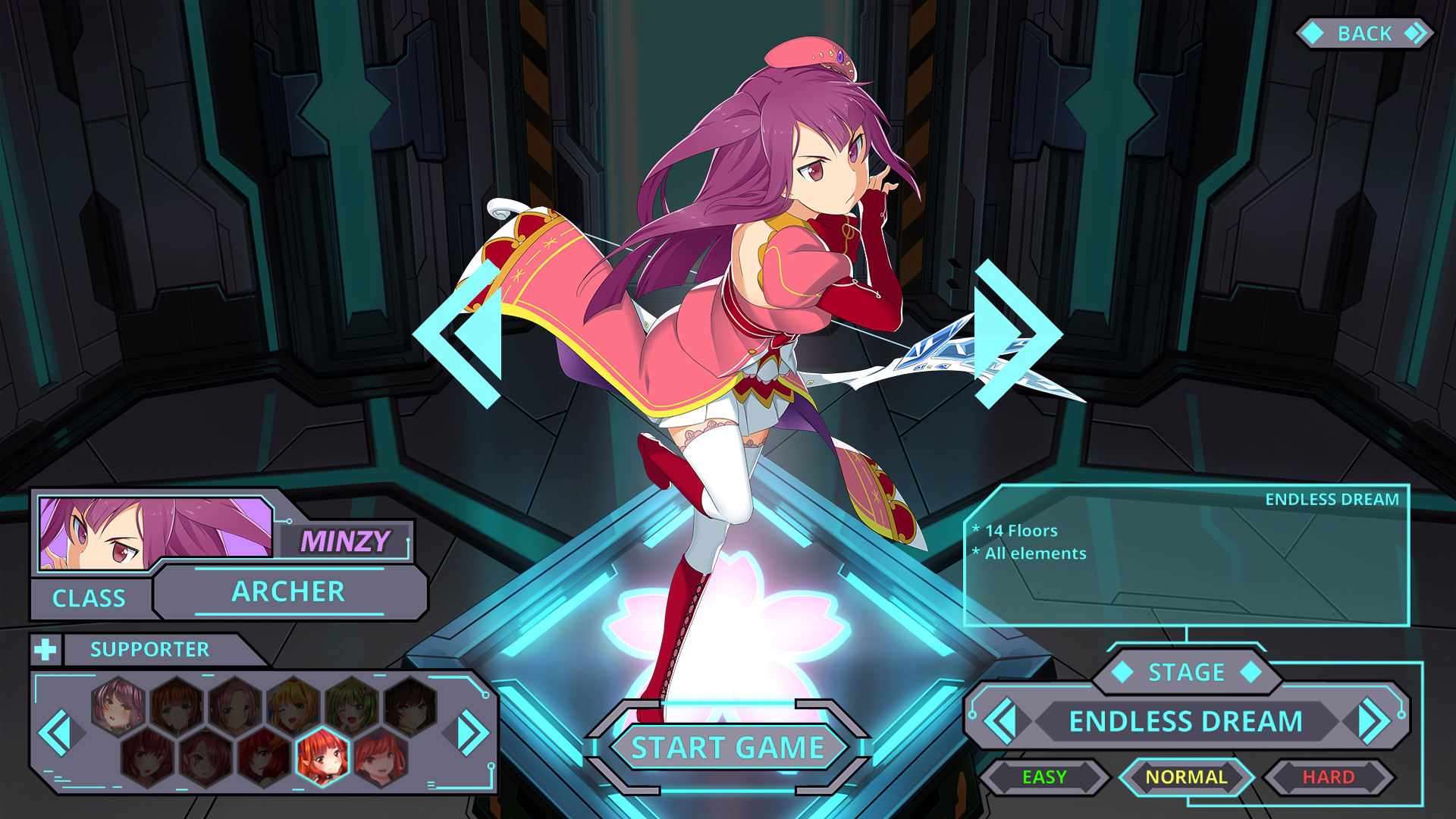Click the ENDLESS DREAM stage name
1456x819 pixels.
1187,722
